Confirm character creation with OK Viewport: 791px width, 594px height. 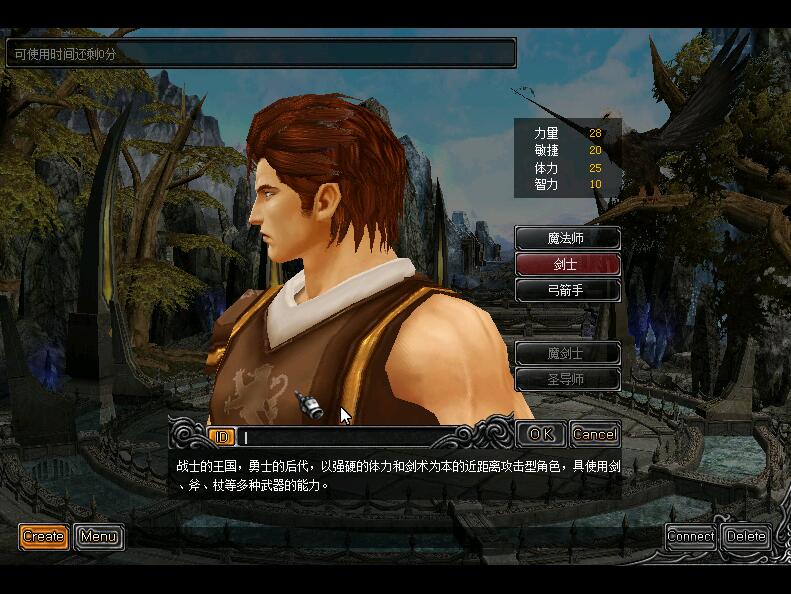click(541, 434)
